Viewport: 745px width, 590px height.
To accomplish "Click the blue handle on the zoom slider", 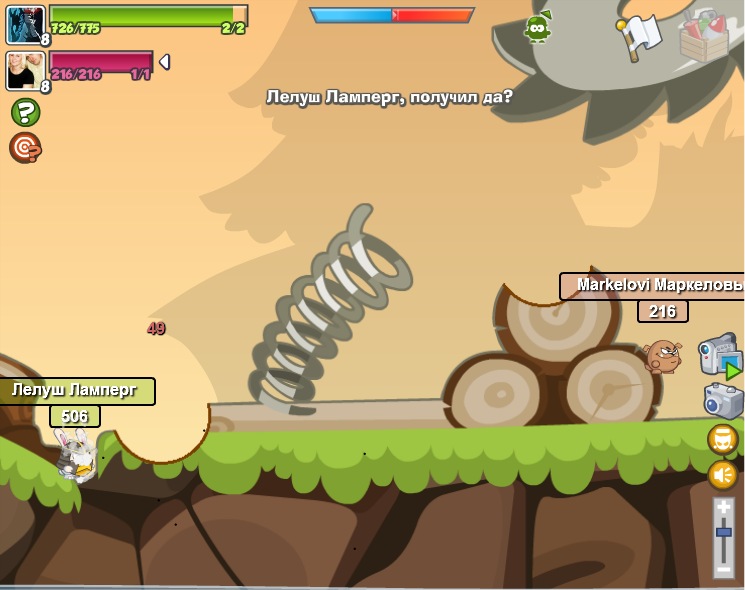I will tap(724, 533).
